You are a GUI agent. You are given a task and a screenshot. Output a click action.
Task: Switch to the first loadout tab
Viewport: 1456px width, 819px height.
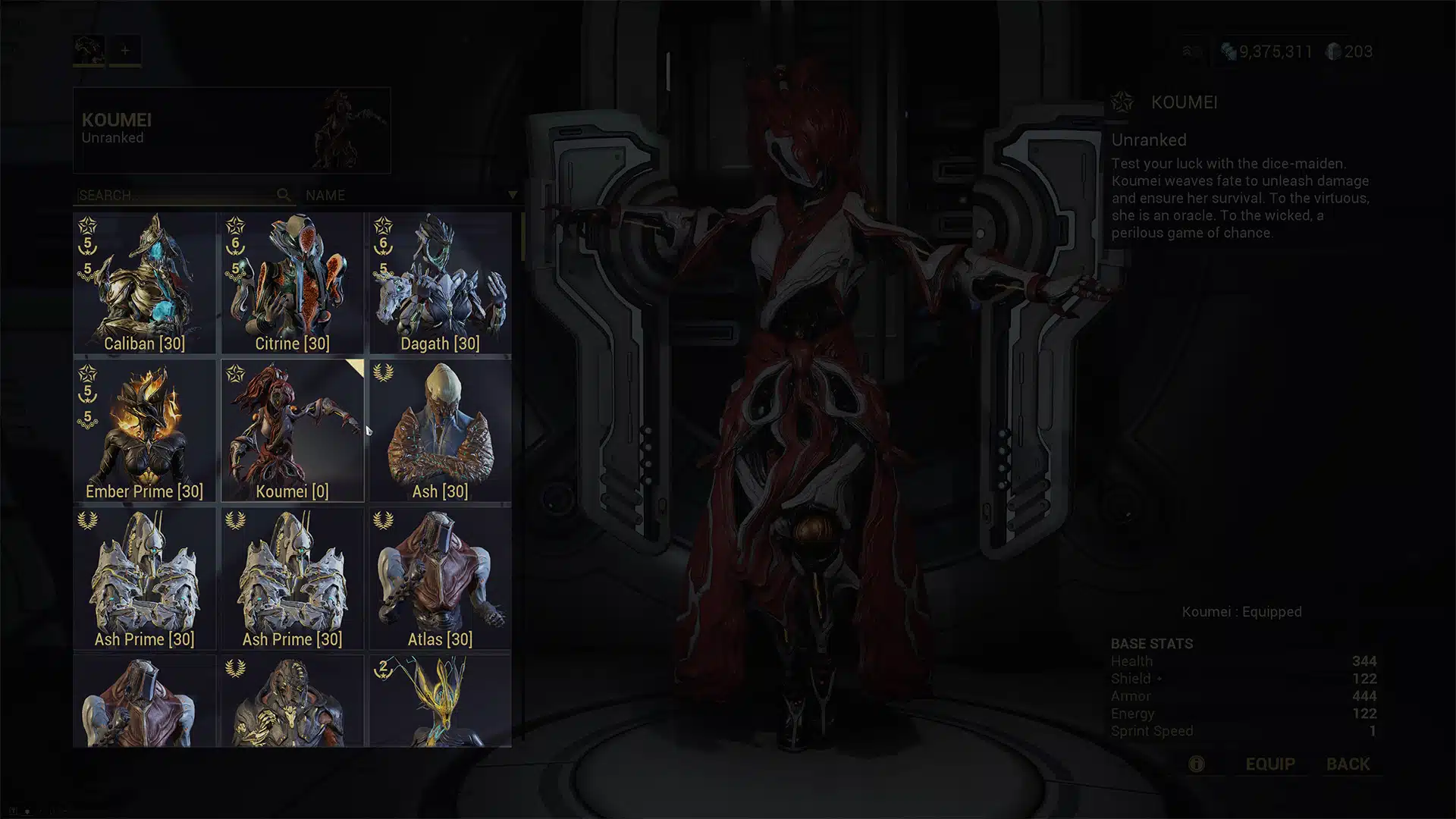pyautogui.click(x=89, y=50)
